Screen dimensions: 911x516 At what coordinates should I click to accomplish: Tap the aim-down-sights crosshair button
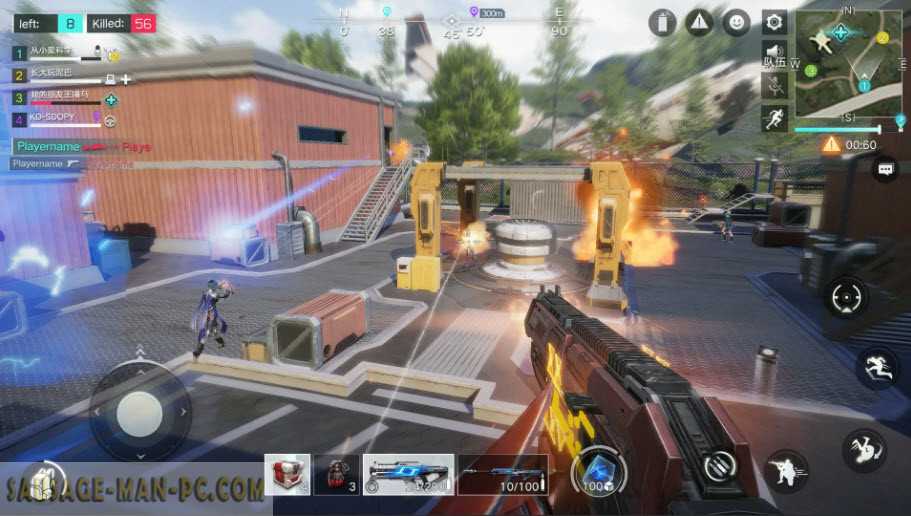pos(847,298)
